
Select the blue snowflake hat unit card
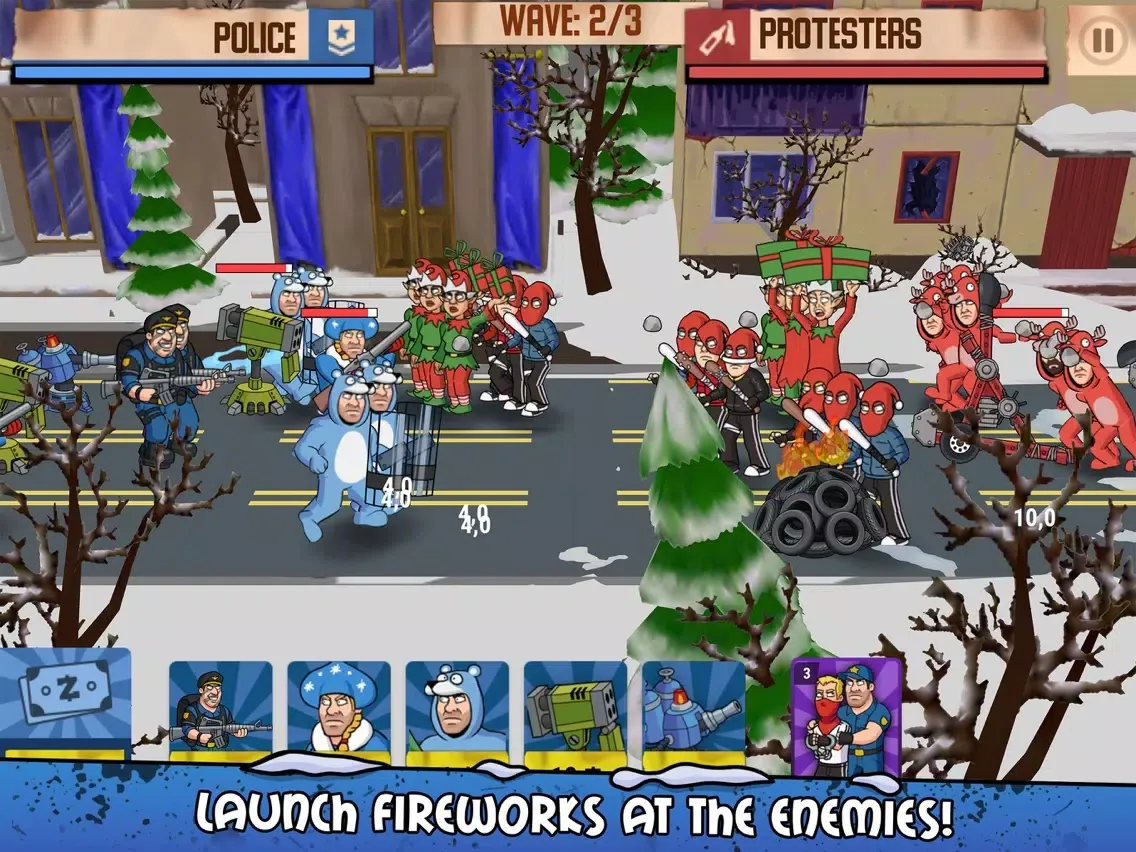pos(338,712)
